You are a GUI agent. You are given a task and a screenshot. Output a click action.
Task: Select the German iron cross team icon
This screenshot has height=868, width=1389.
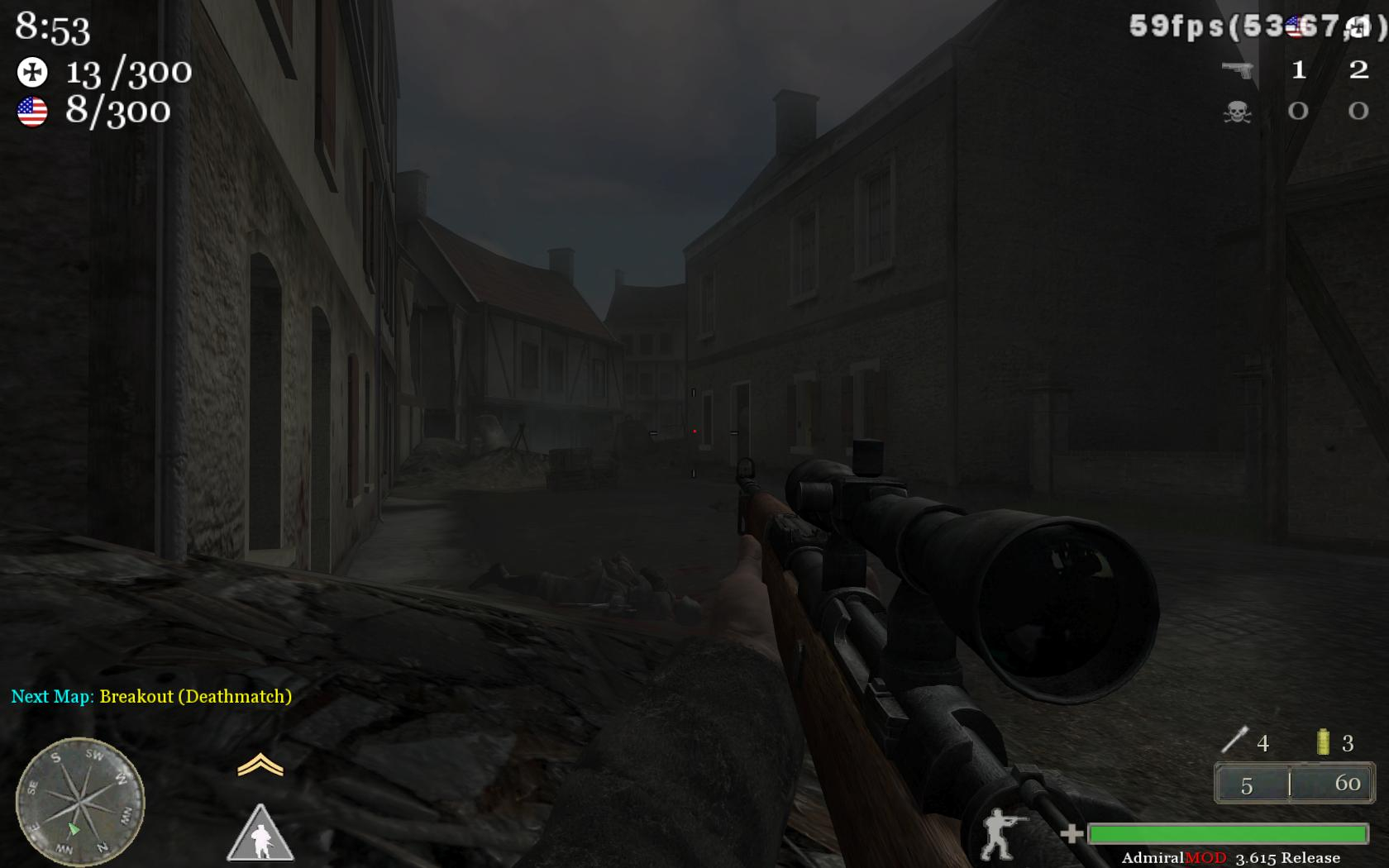32,73
